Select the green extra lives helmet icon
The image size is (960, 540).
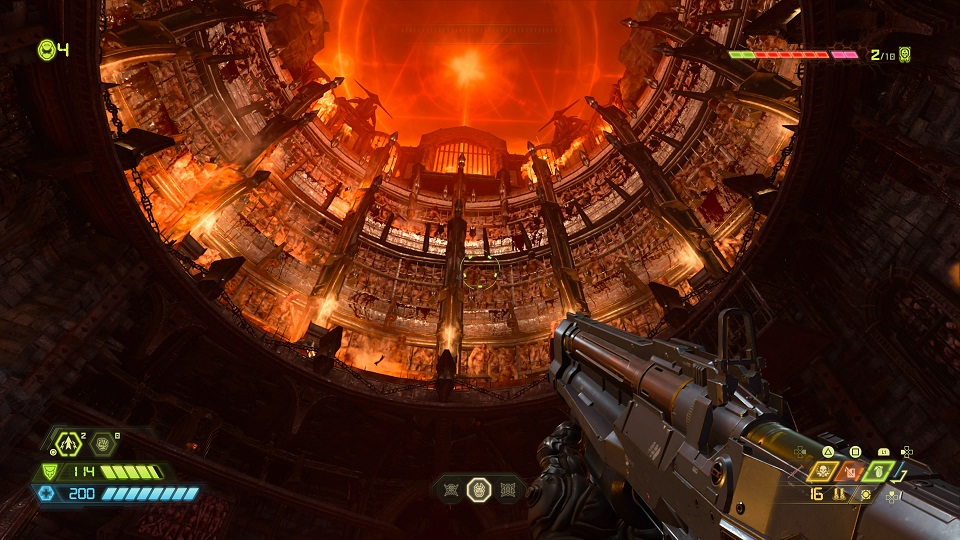click(46, 48)
